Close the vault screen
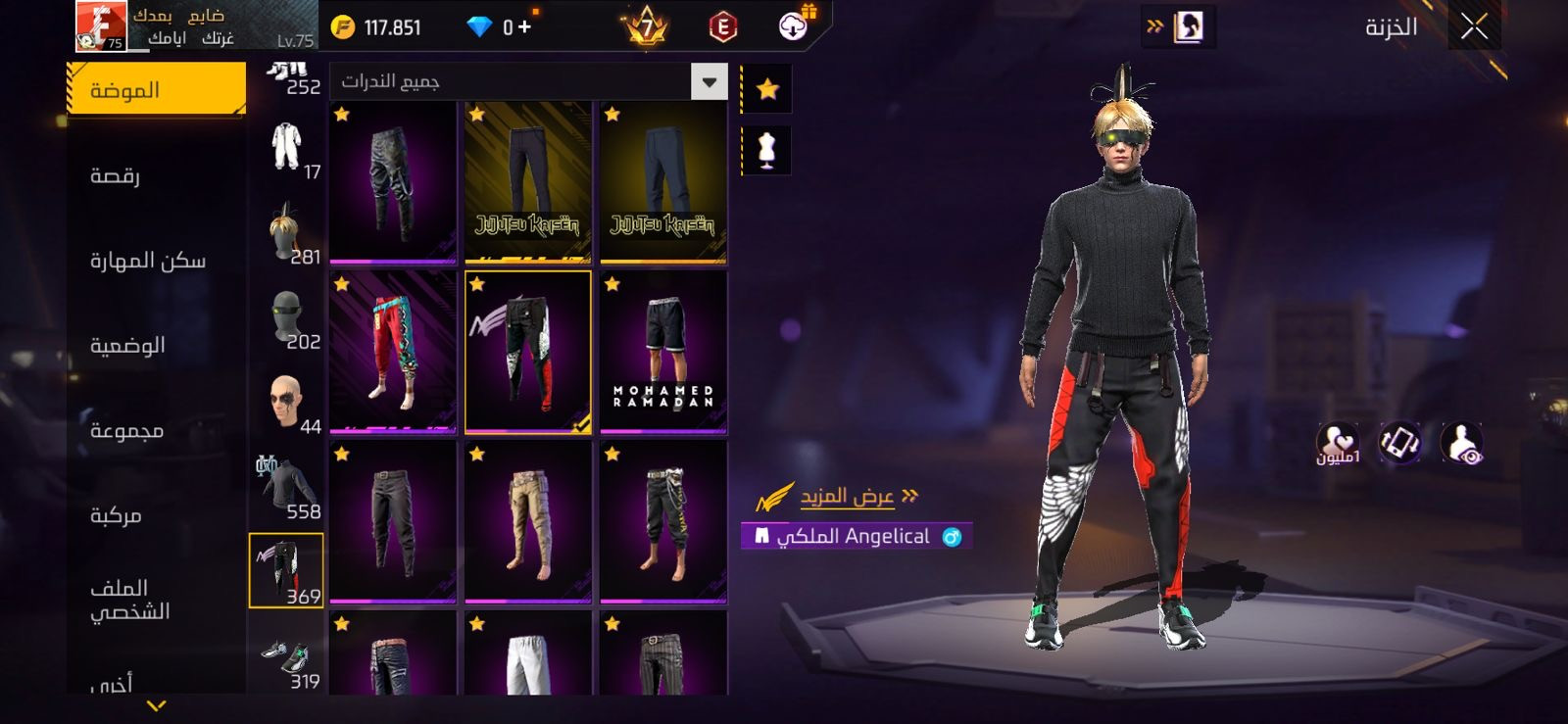This screenshot has height=724, width=1568. click(x=1473, y=26)
